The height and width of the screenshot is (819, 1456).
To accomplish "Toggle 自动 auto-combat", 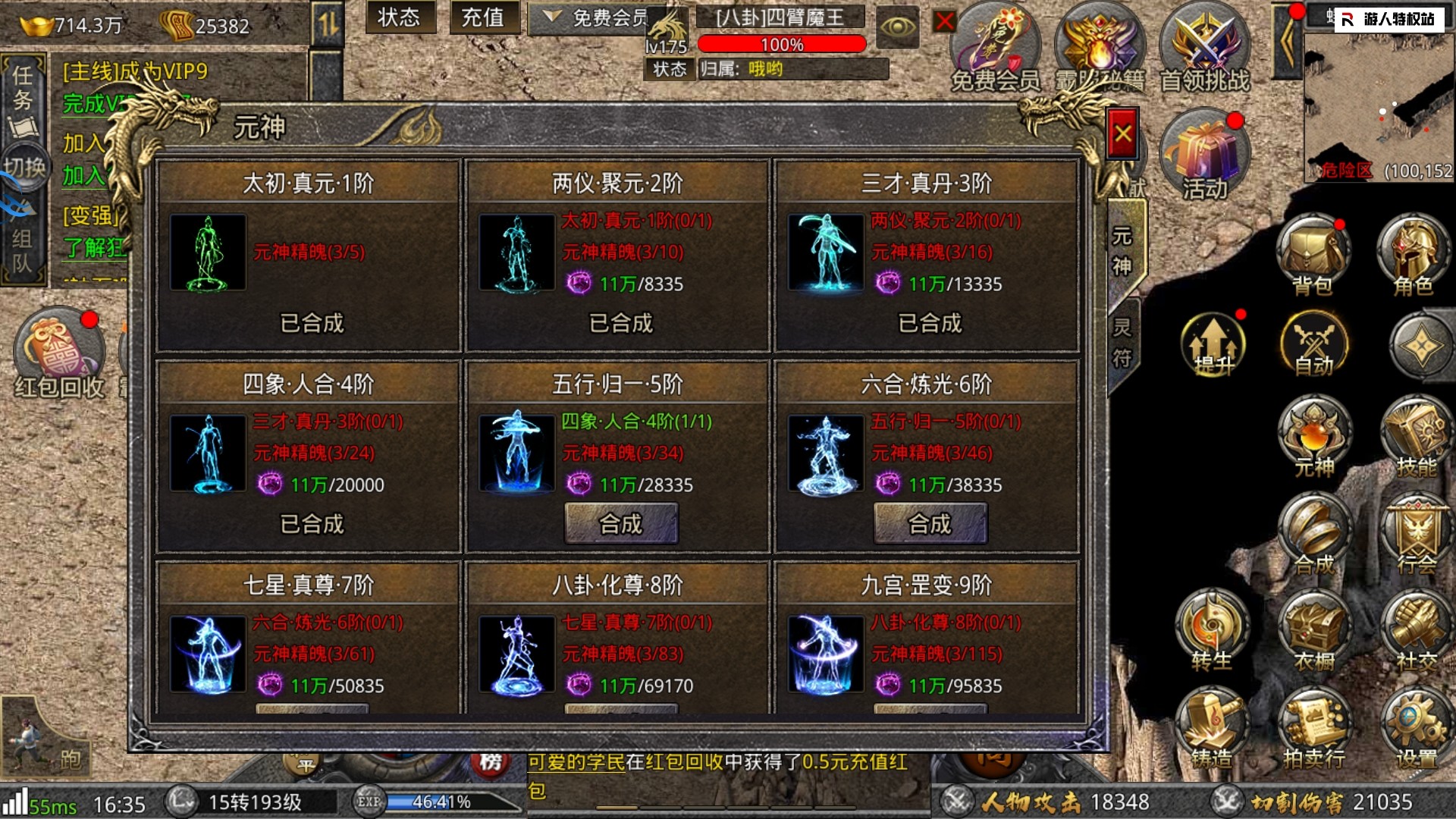I will tap(1313, 344).
